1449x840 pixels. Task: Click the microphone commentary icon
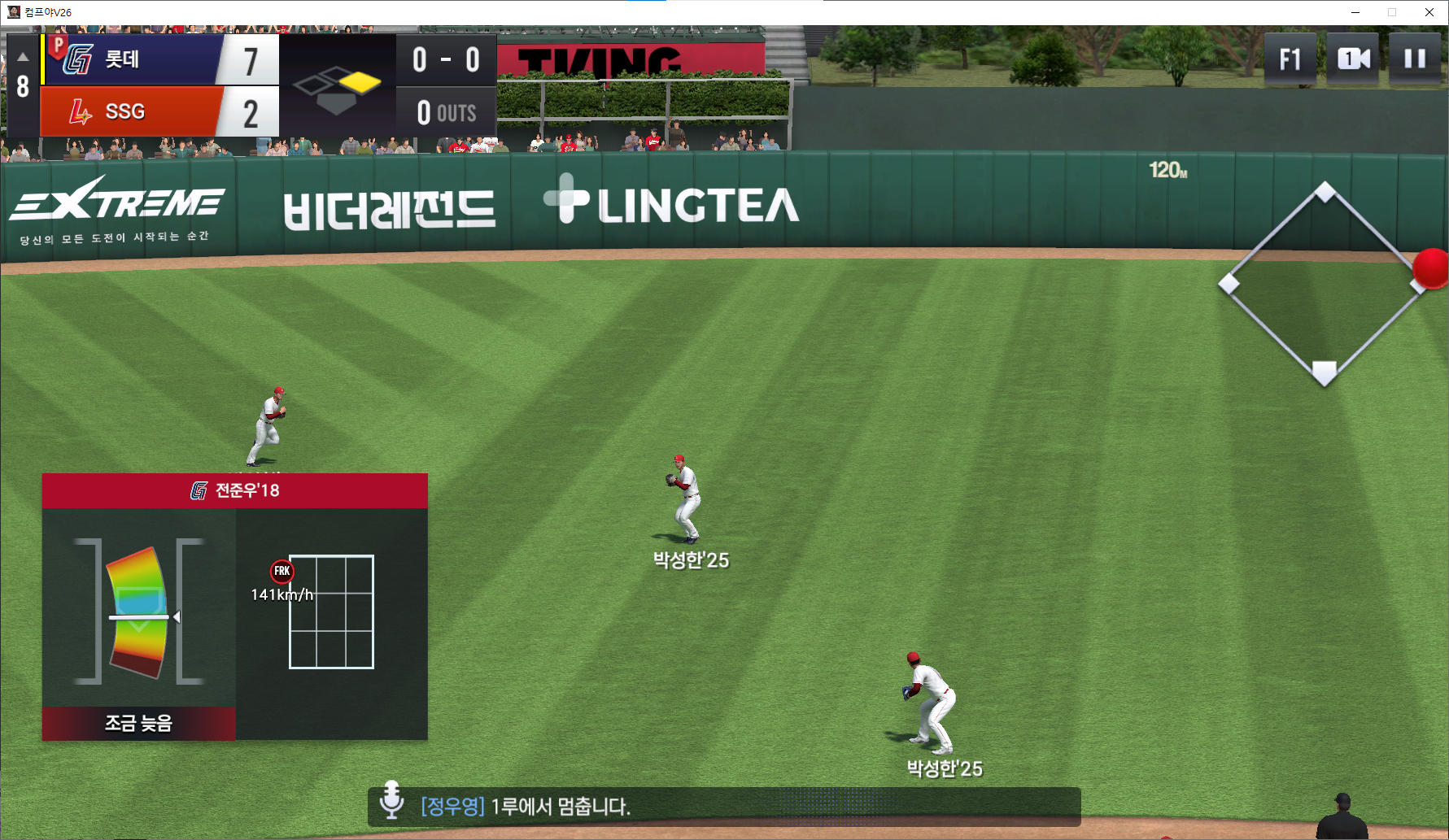(x=392, y=801)
